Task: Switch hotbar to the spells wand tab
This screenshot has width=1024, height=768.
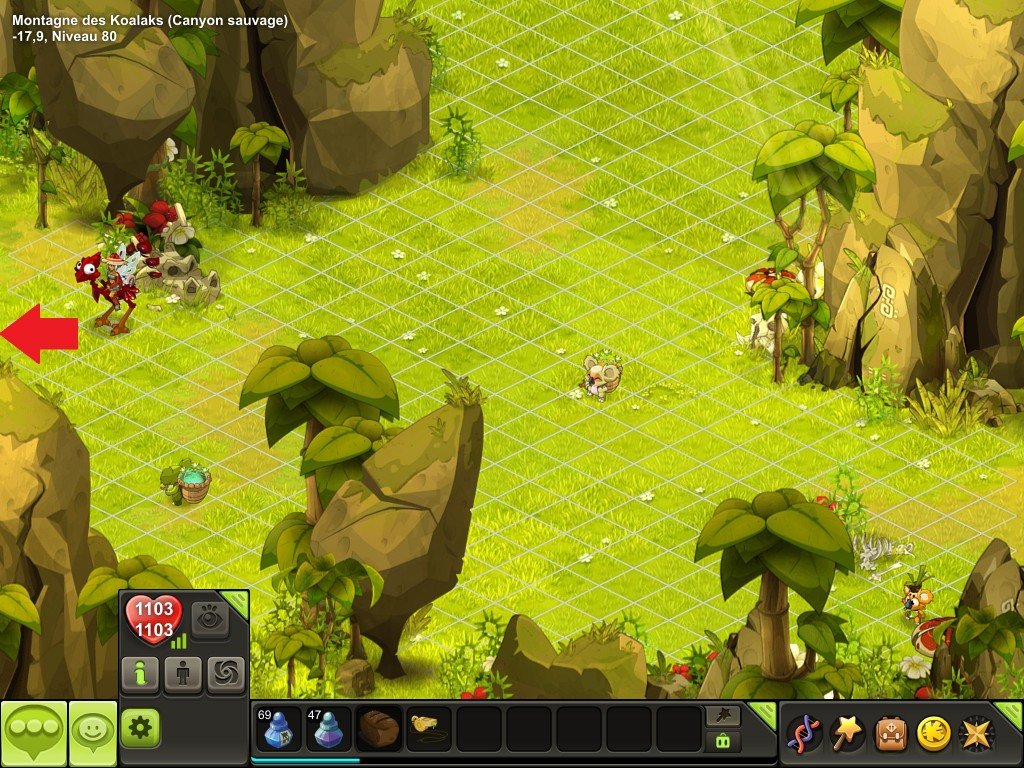Action: (722, 715)
